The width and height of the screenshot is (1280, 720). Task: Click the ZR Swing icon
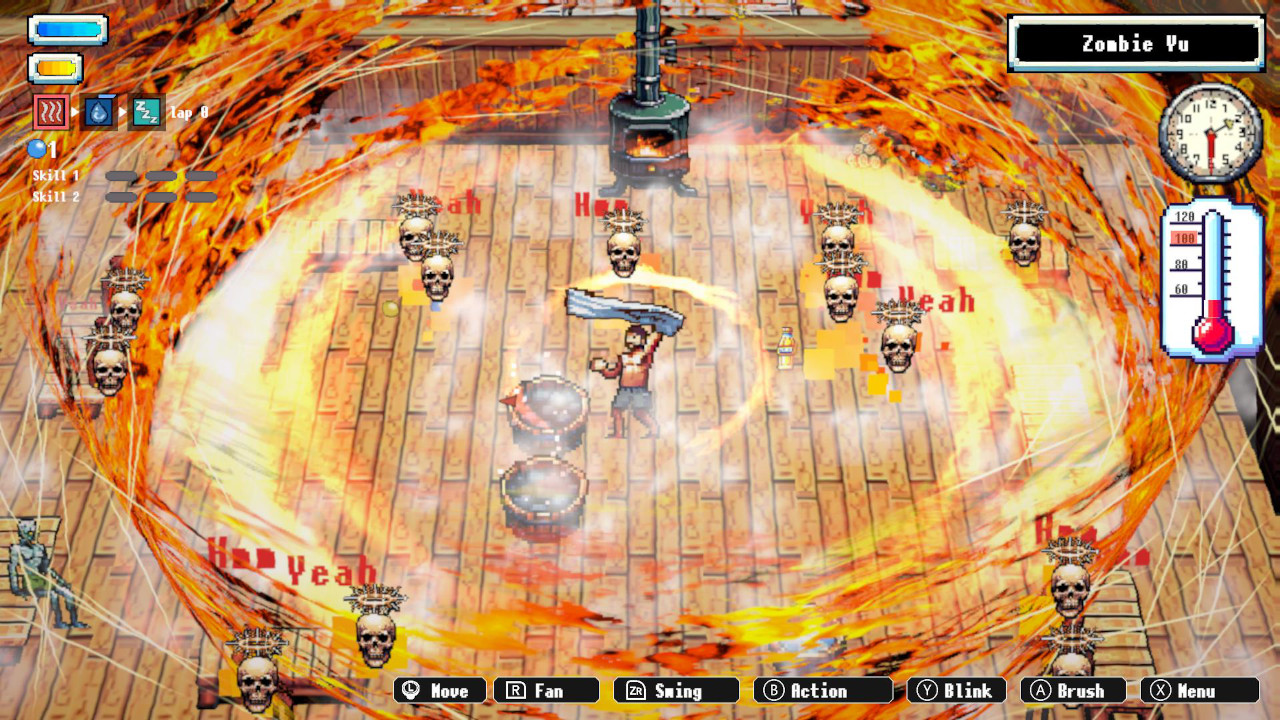point(676,690)
